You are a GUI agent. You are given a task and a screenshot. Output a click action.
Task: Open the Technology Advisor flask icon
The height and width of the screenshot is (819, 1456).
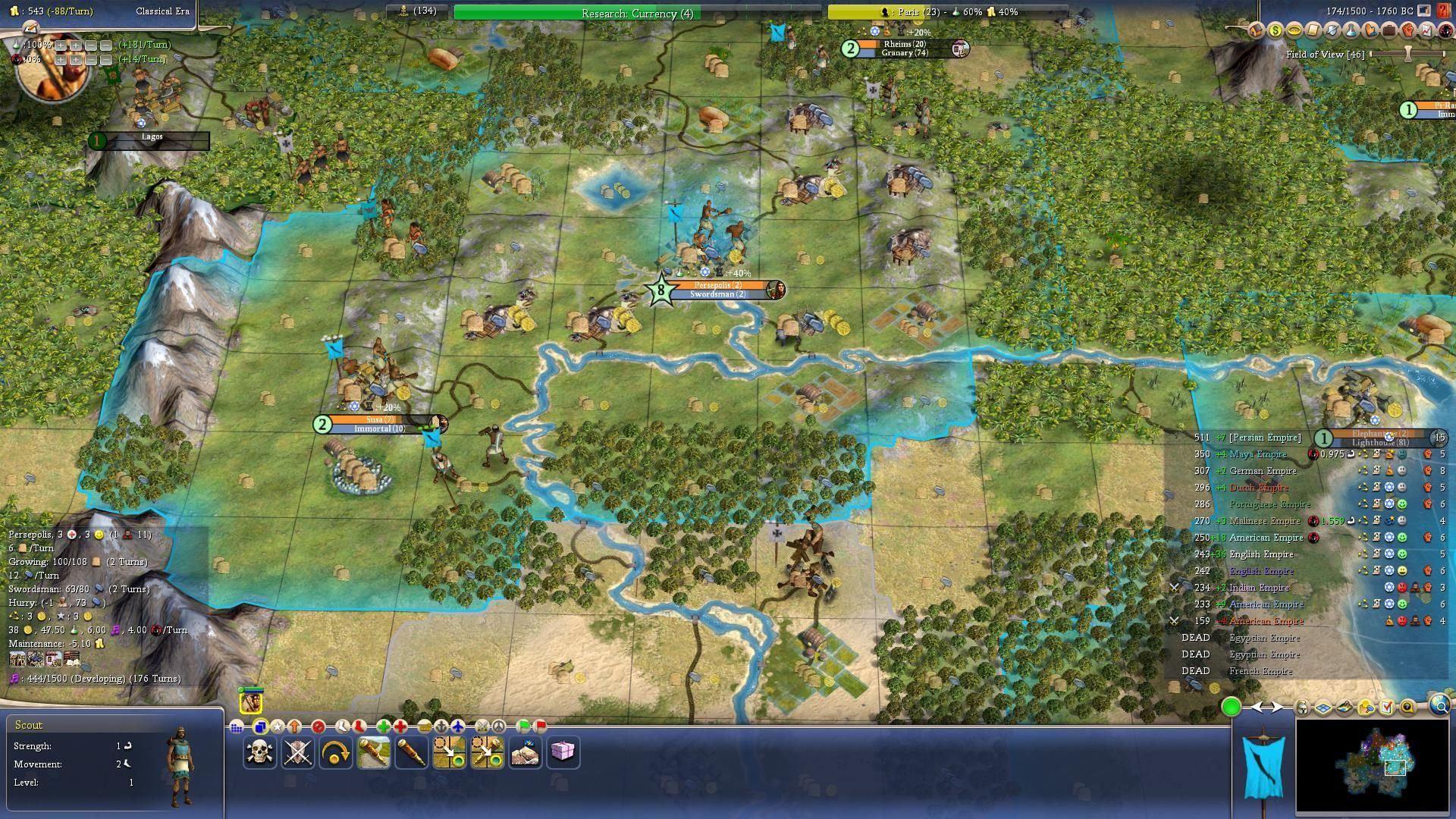click(x=1351, y=30)
